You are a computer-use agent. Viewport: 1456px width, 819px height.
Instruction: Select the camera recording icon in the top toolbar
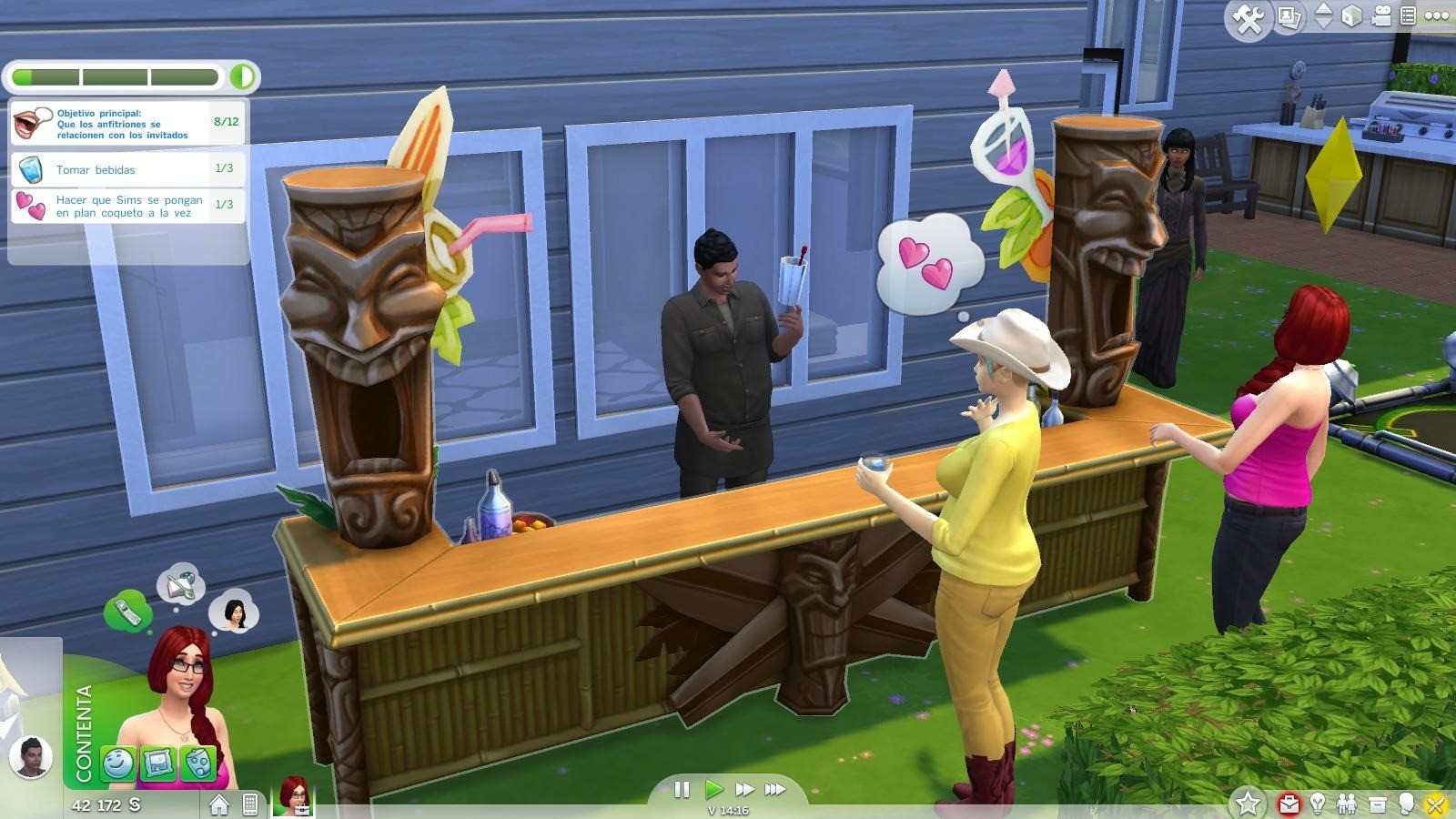tap(1380, 16)
